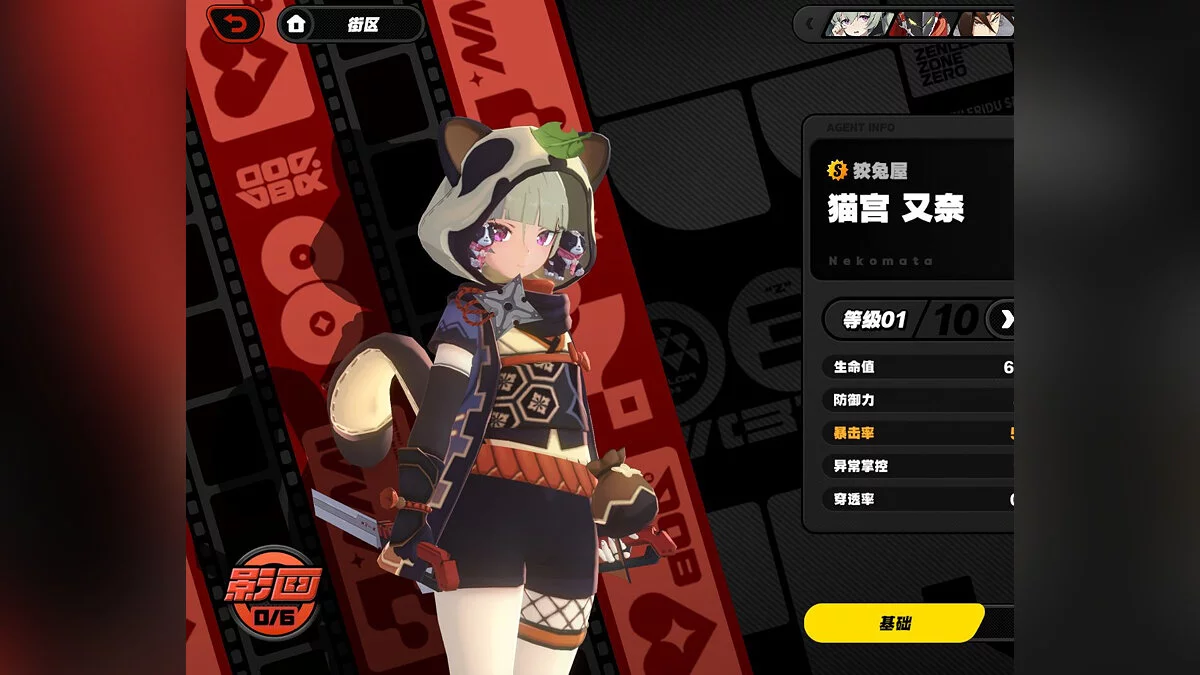Go to the 街区 home button
This screenshot has height=675, width=1200.
tap(350, 24)
